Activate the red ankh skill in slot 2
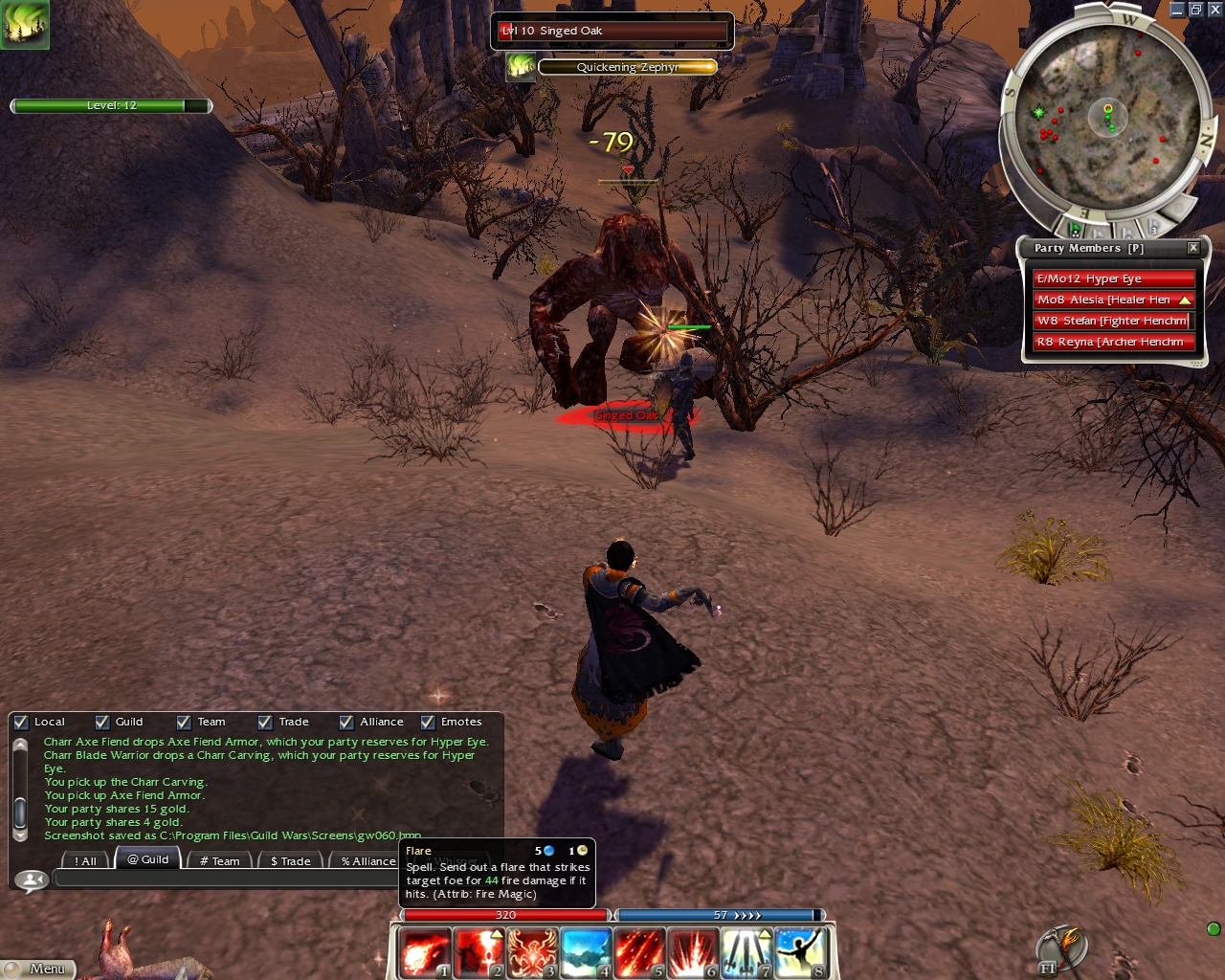Viewport: 1225px width, 980px height. [x=479, y=953]
